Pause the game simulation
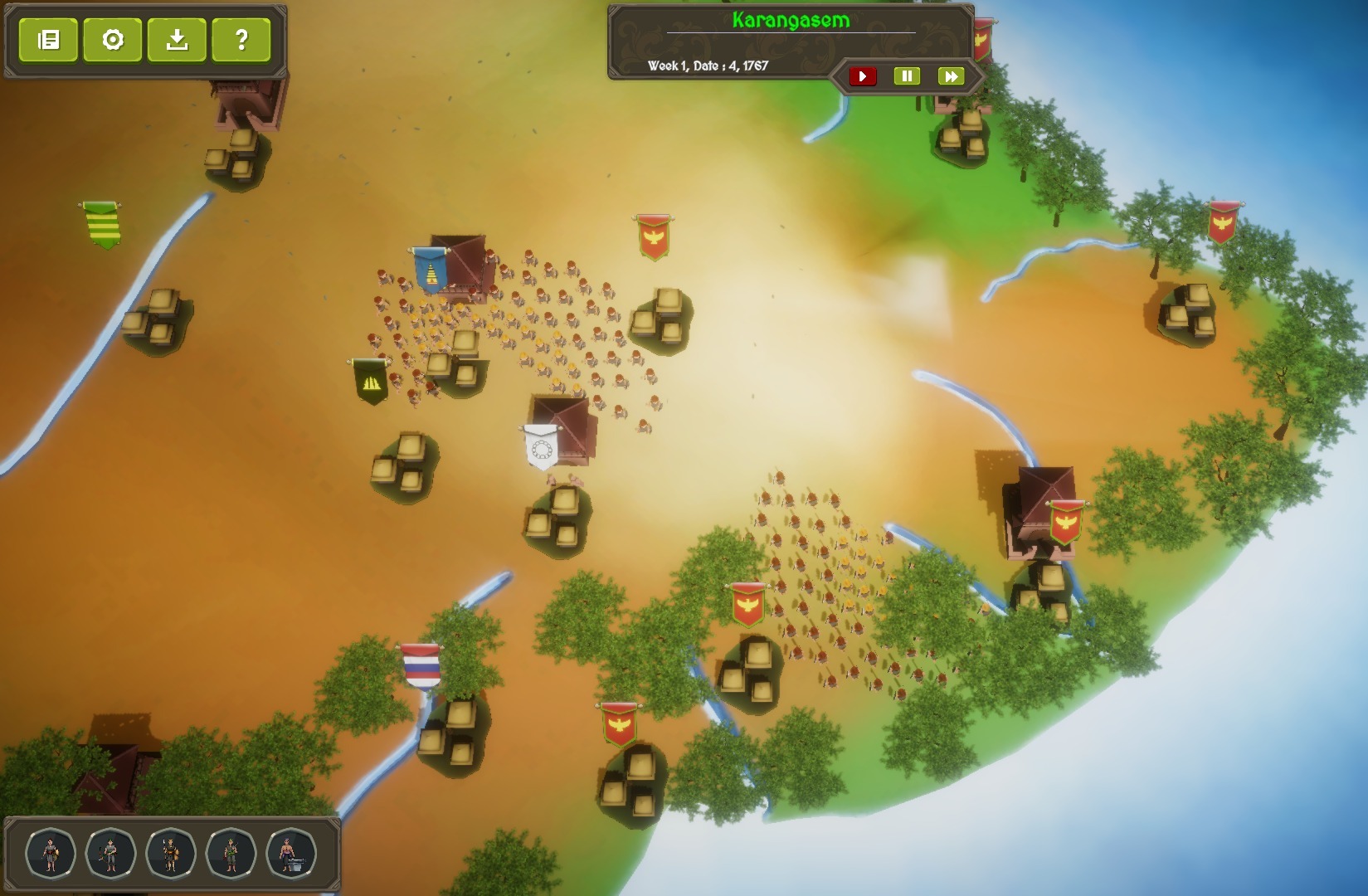The width and height of the screenshot is (1368, 896). (x=907, y=75)
